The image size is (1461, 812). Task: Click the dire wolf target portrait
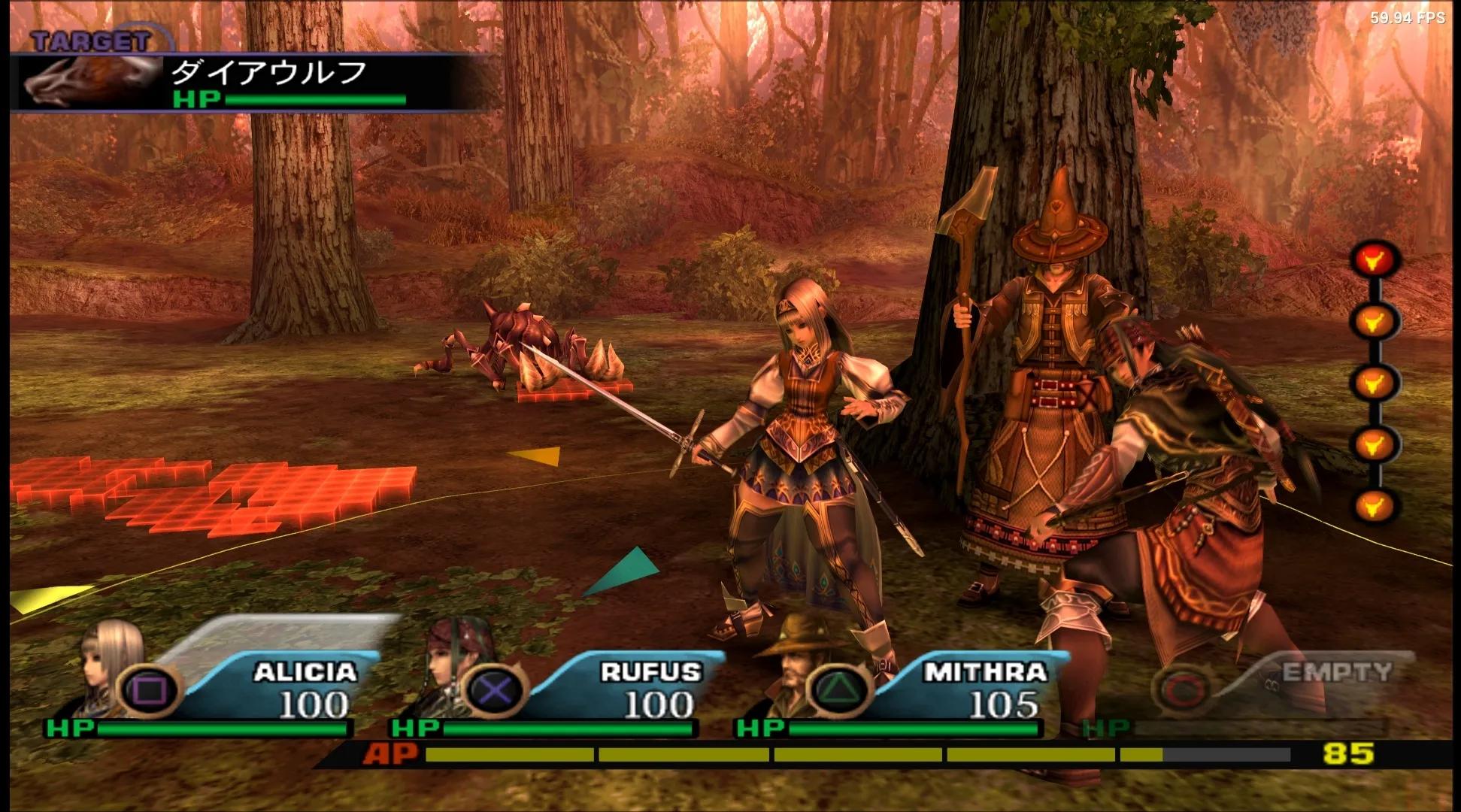point(89,81)
